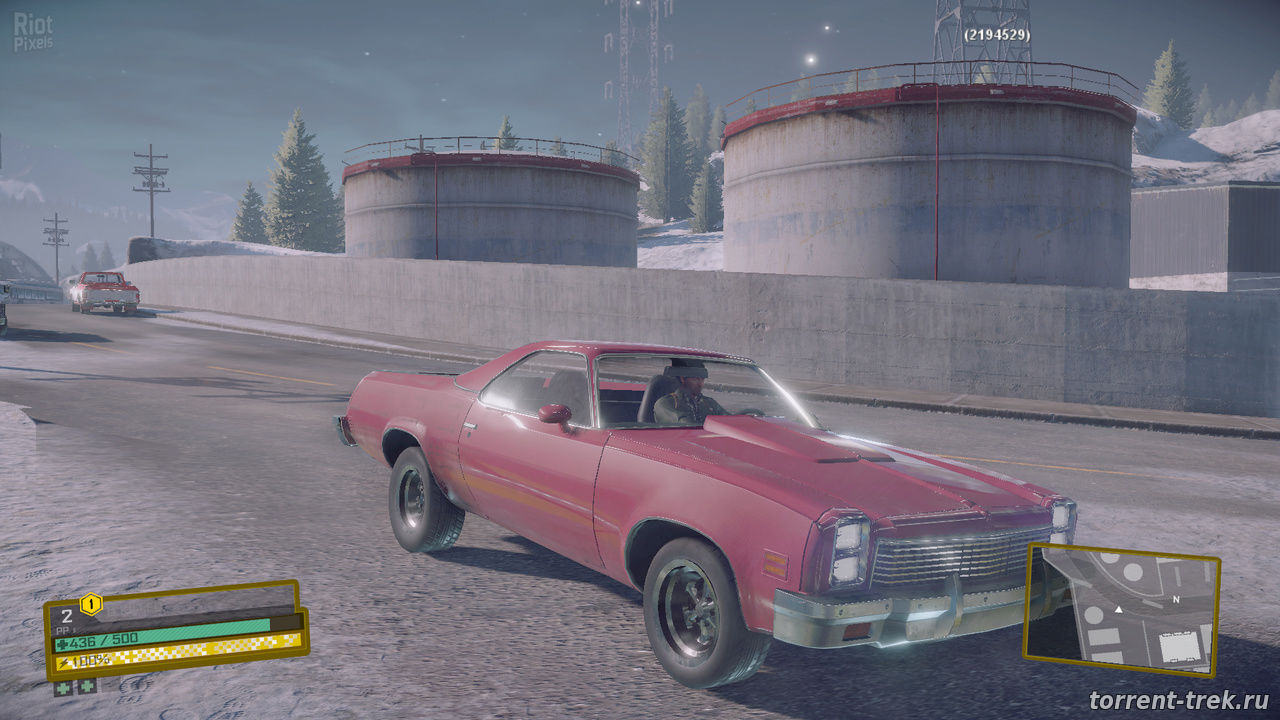1280x720 pixels.
Task: Open the minimap in the corner
Action: click(1122, 609)
